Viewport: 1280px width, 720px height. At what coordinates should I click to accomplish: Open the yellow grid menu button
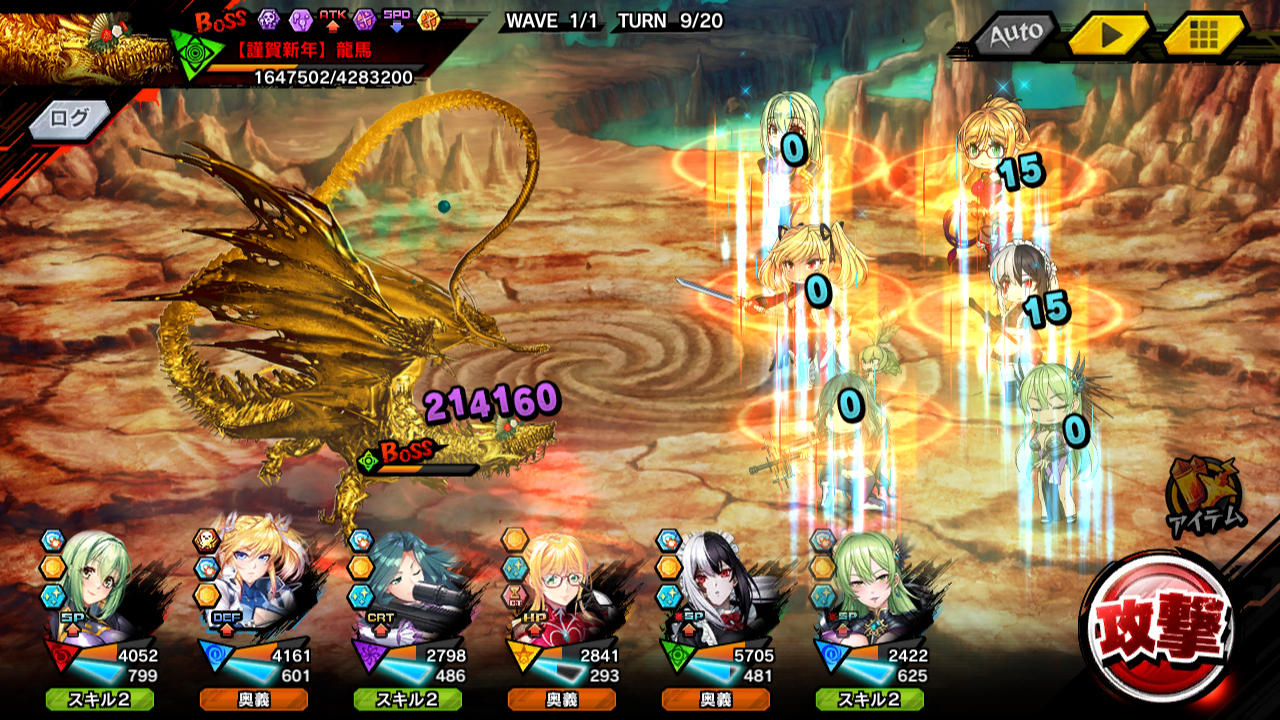pos(1203,35)
